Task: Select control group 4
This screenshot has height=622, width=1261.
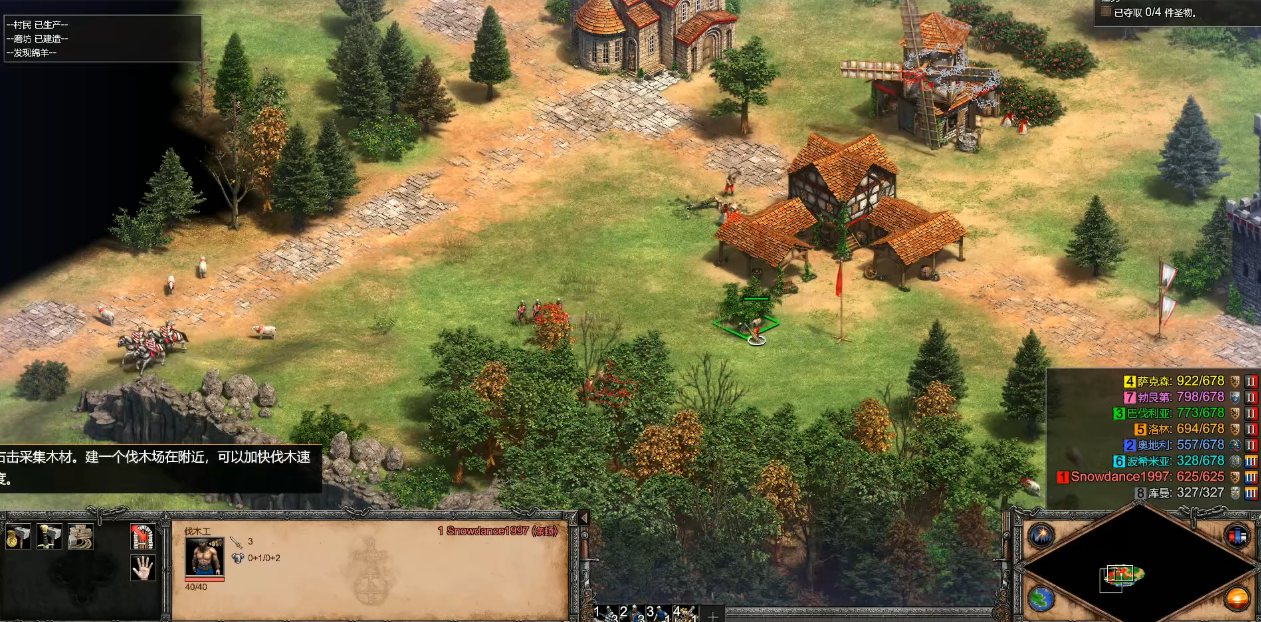Action: click(x=684, y=612)
